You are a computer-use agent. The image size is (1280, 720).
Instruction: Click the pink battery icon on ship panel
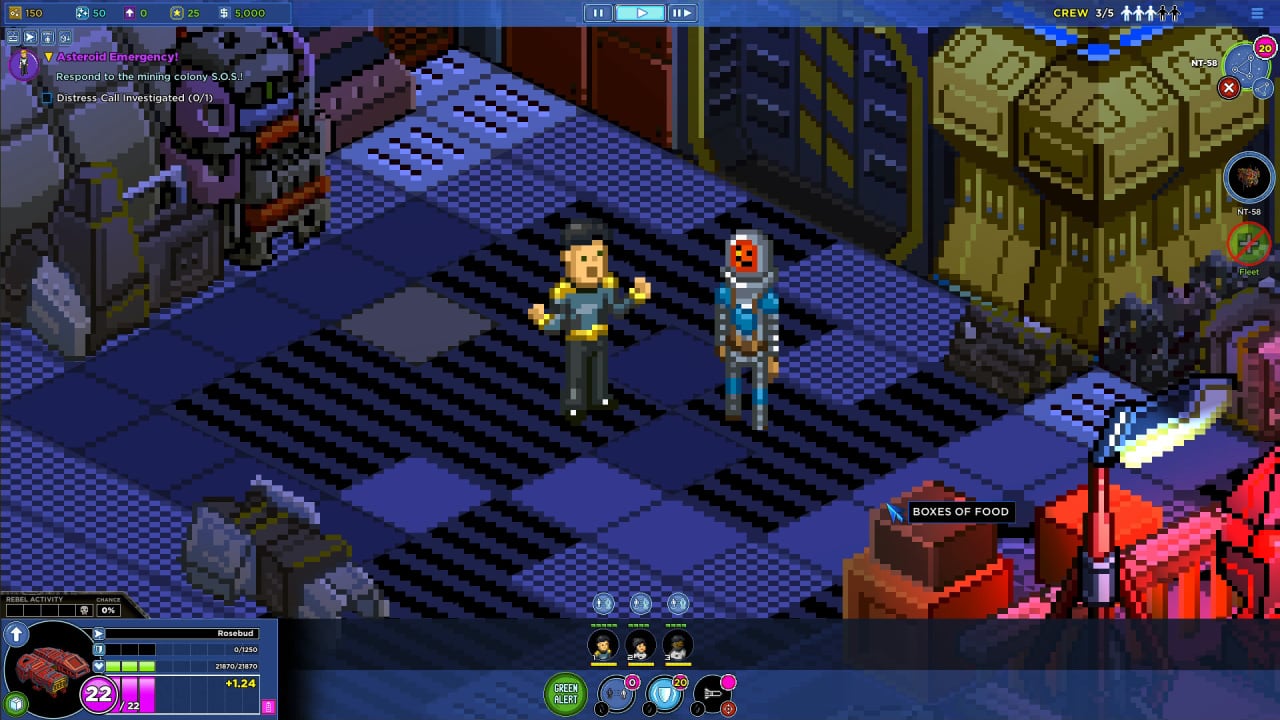(x=268, y=707)
